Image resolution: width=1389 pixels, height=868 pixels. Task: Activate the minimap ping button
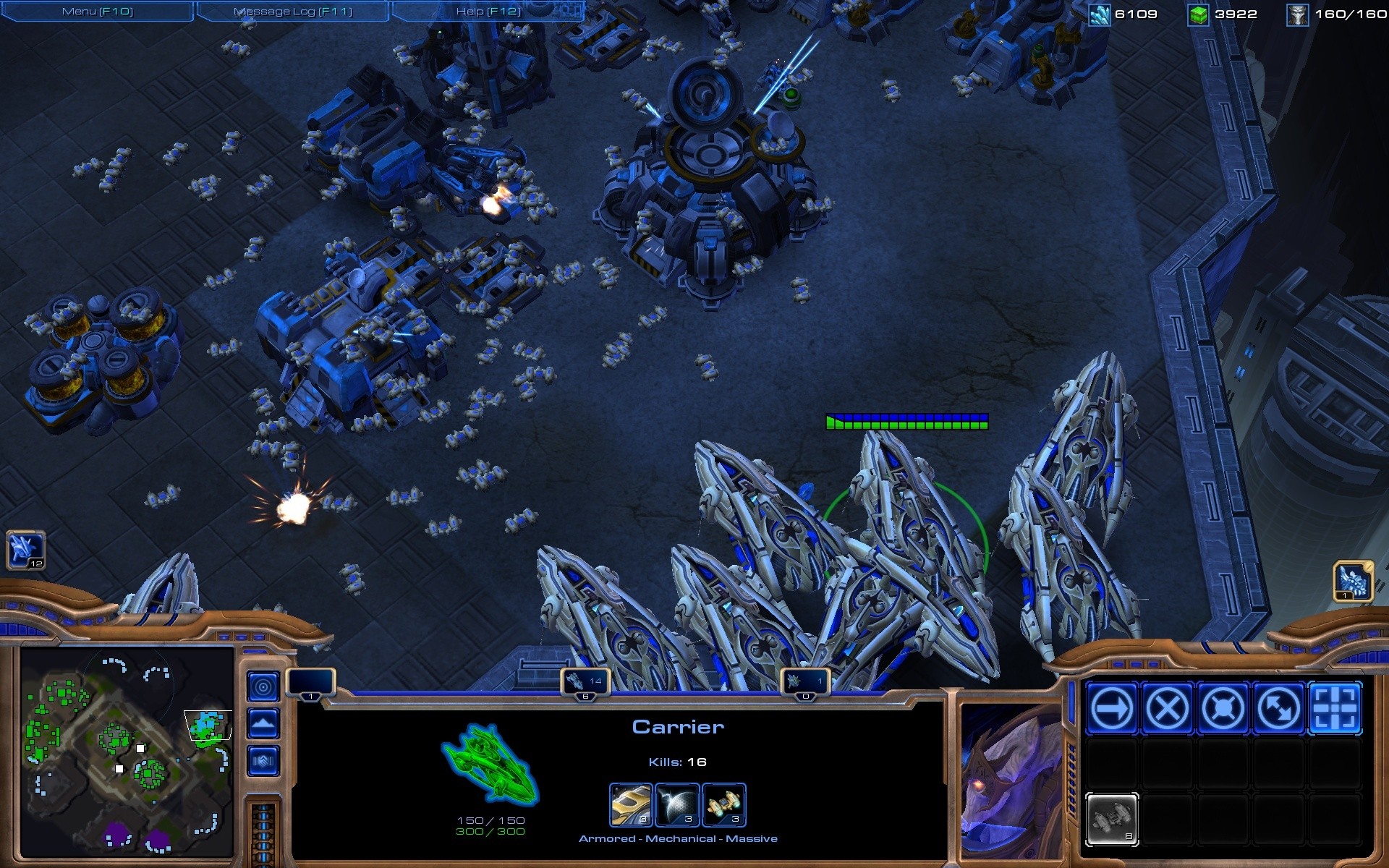click(x=263, y=686)
